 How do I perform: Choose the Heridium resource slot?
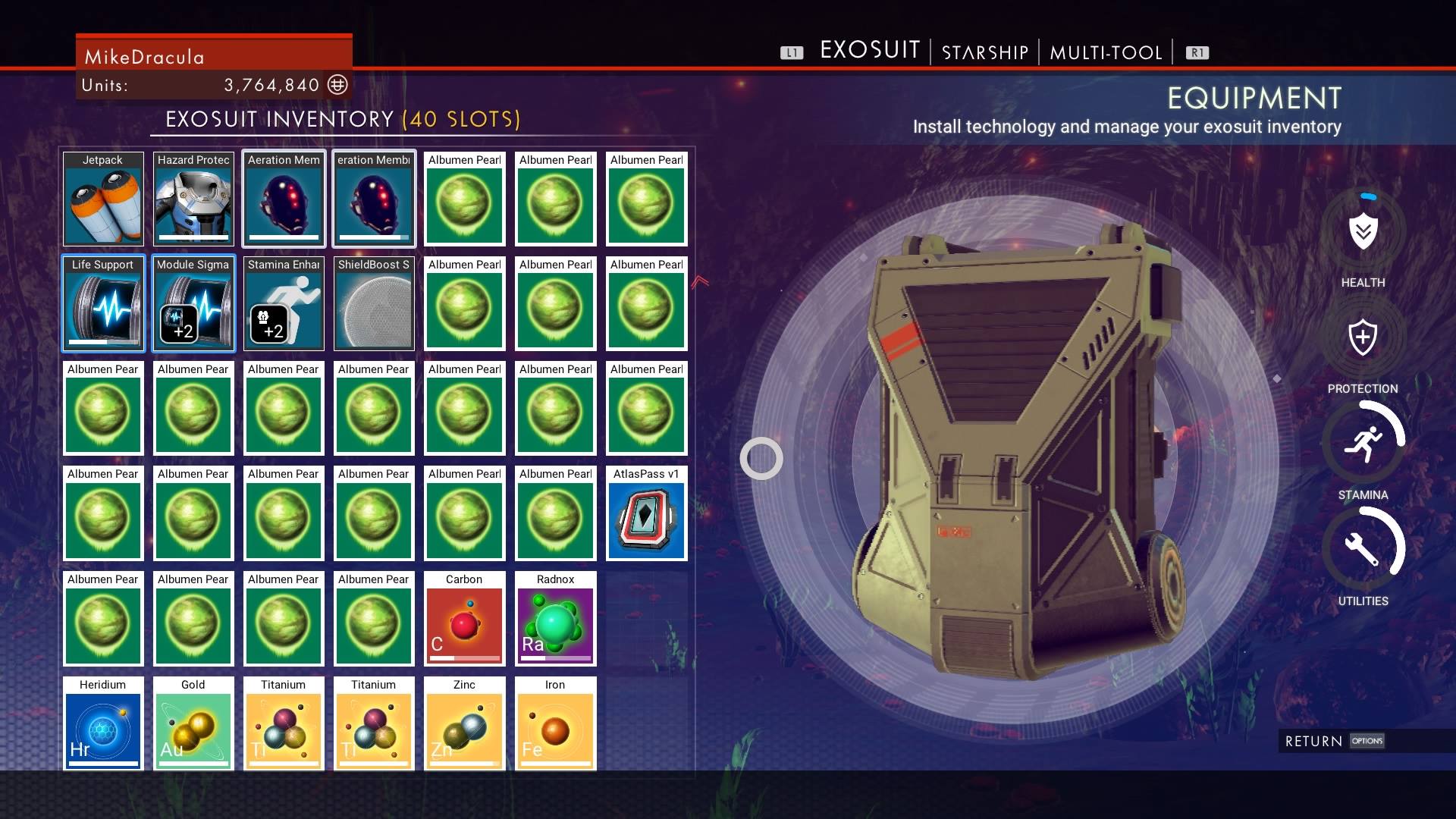point(103,724)
